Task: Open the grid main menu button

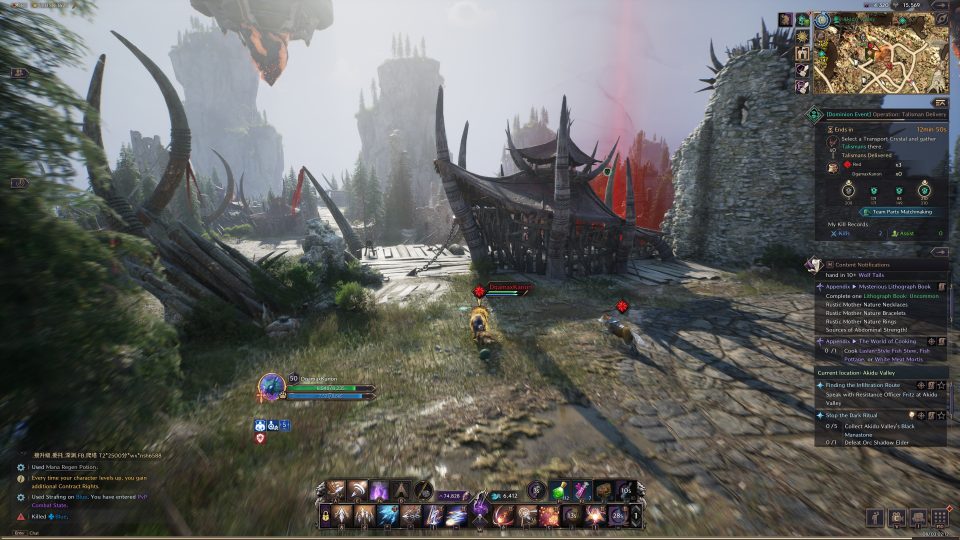Action: 939,517
